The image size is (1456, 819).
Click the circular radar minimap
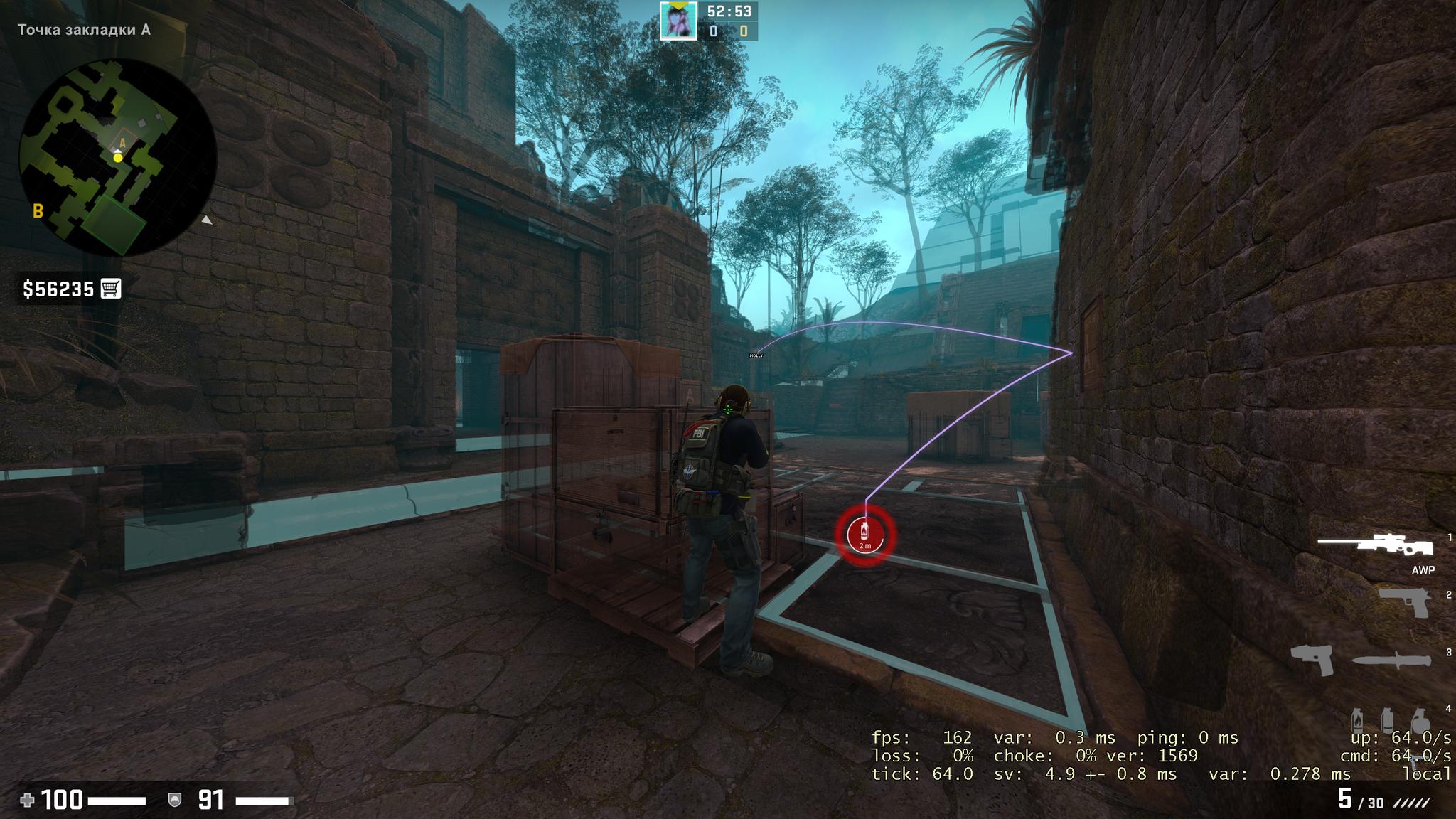click(118, 157)
